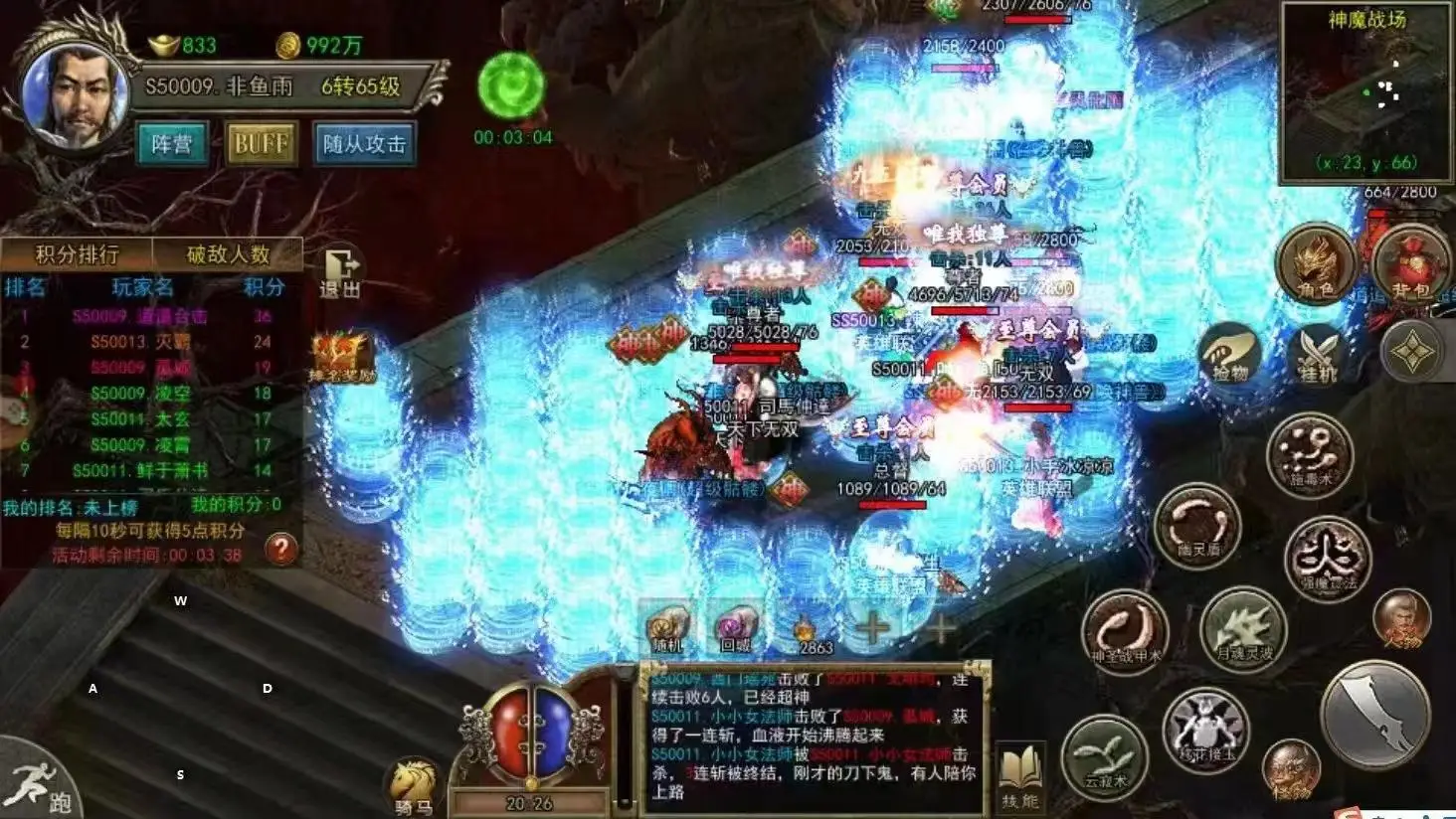The width and height of the screenshot is (1456, 819).
Task: Expand the battle chat log window
Action: tap(811, 736)
